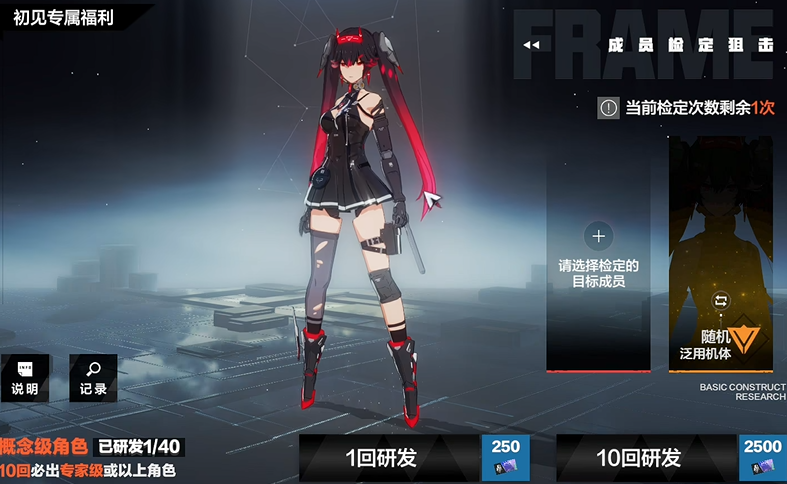Choose a target member with the plus slot
Image resolution: width=787 pixels, height=484 pixels.
598,237
